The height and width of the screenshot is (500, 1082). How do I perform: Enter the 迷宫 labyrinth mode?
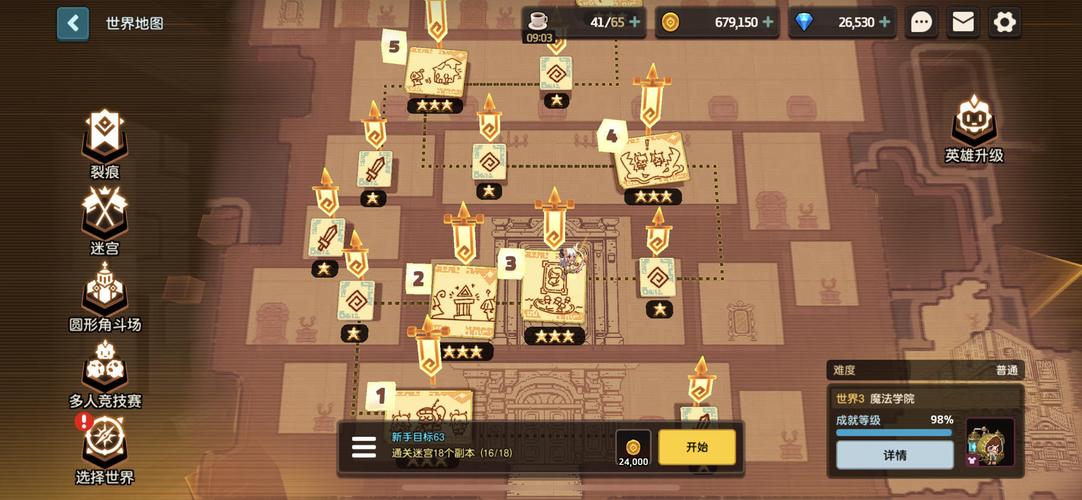click(104, 219)
